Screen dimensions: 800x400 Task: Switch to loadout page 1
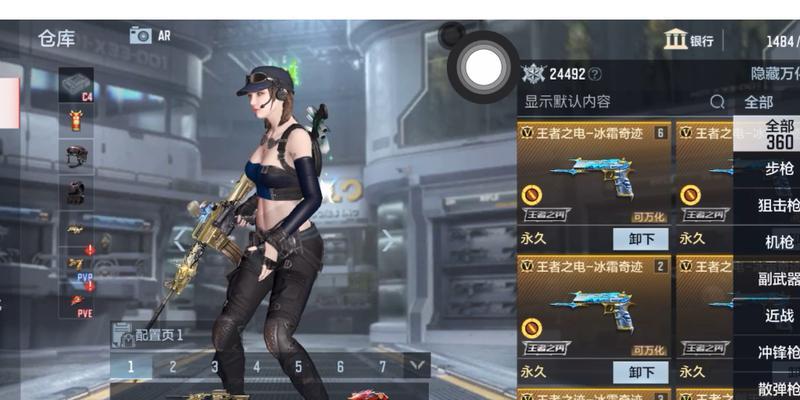(130, 367)
